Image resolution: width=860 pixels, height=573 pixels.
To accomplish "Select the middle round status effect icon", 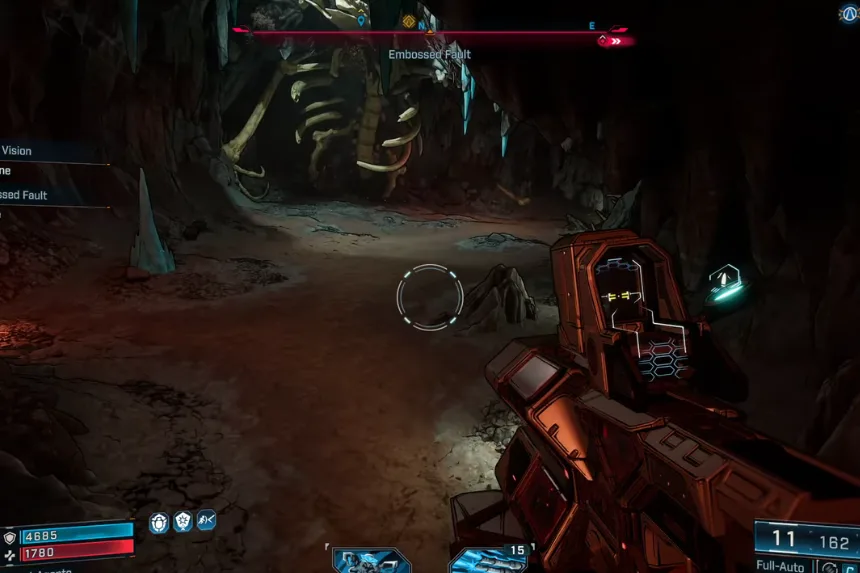I will pyautogui.click(x=183, y=522).
